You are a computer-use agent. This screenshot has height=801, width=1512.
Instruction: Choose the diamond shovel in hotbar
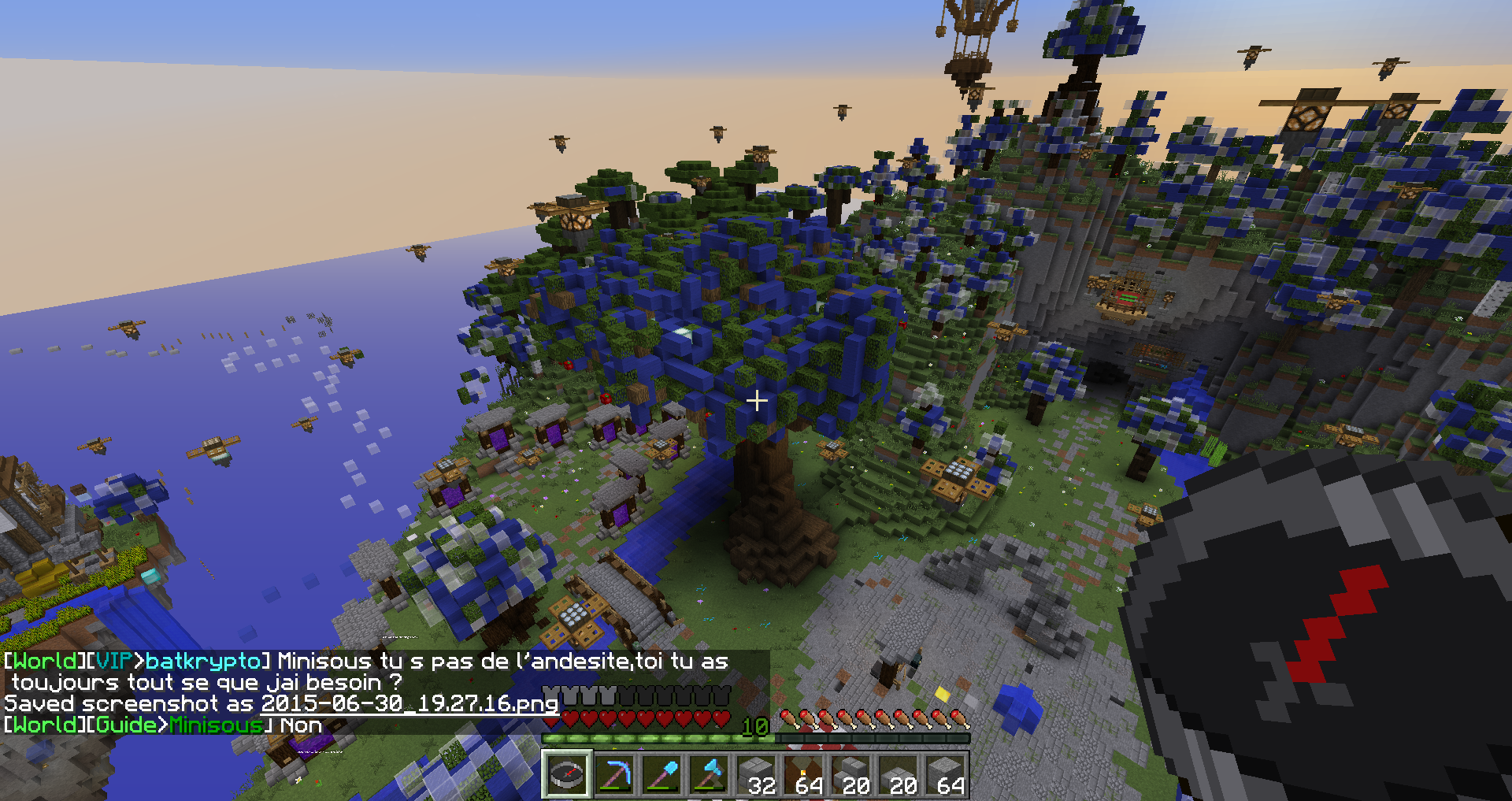pyautogui.click(x=661, y=775)
